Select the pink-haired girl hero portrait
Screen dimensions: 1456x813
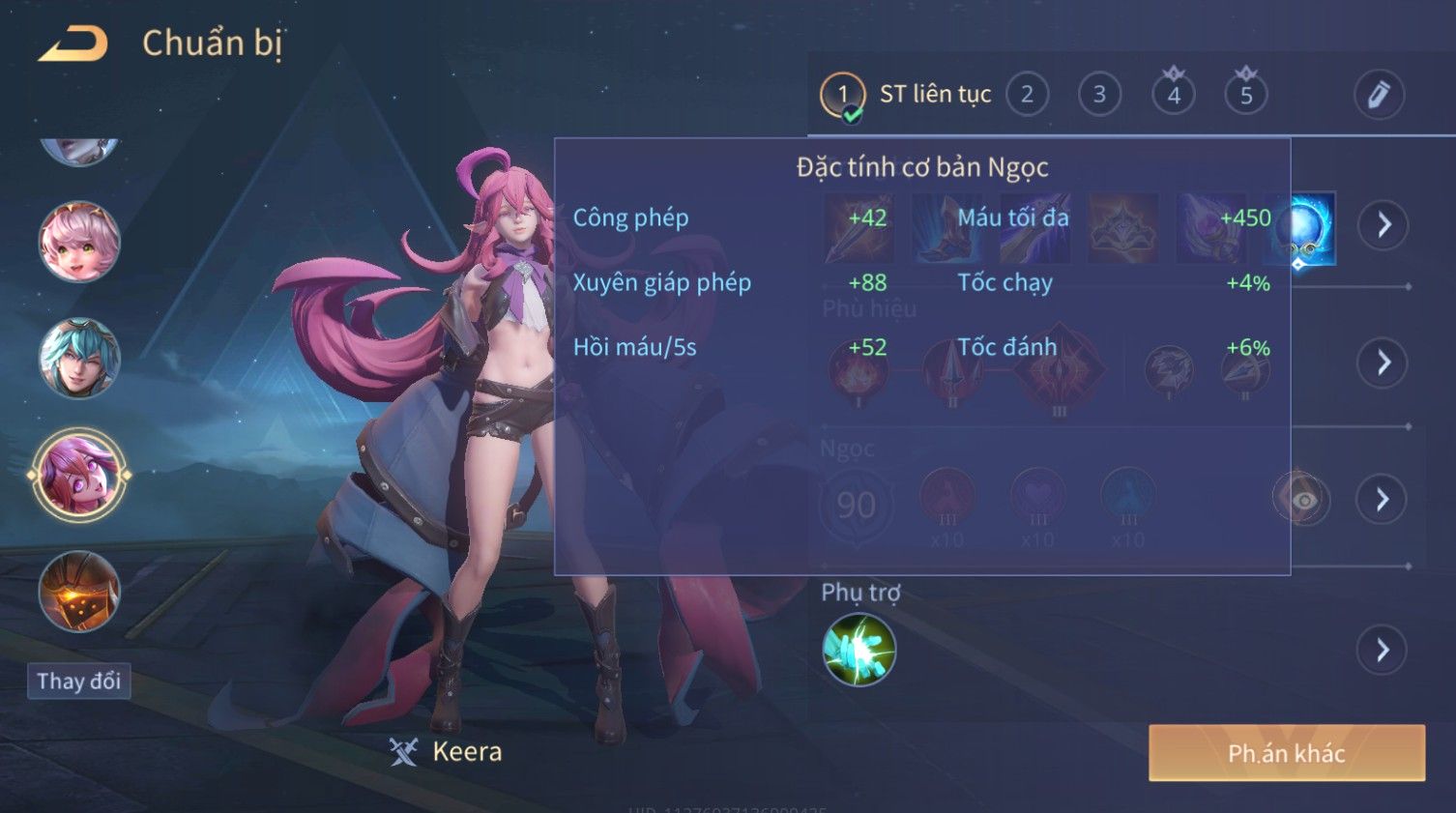coord(79,242)
